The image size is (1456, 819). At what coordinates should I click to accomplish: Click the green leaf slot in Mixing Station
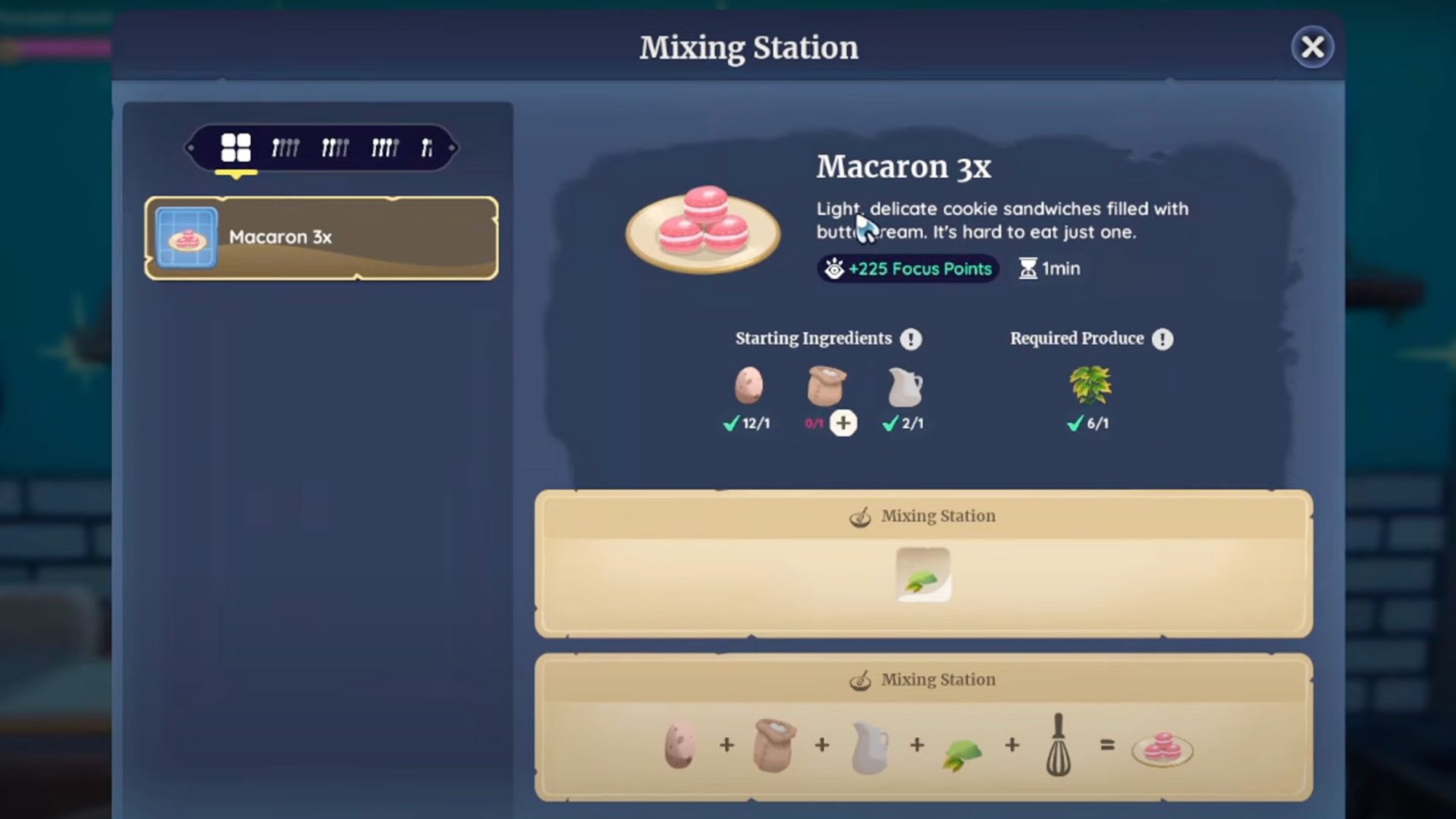point(923,574)
